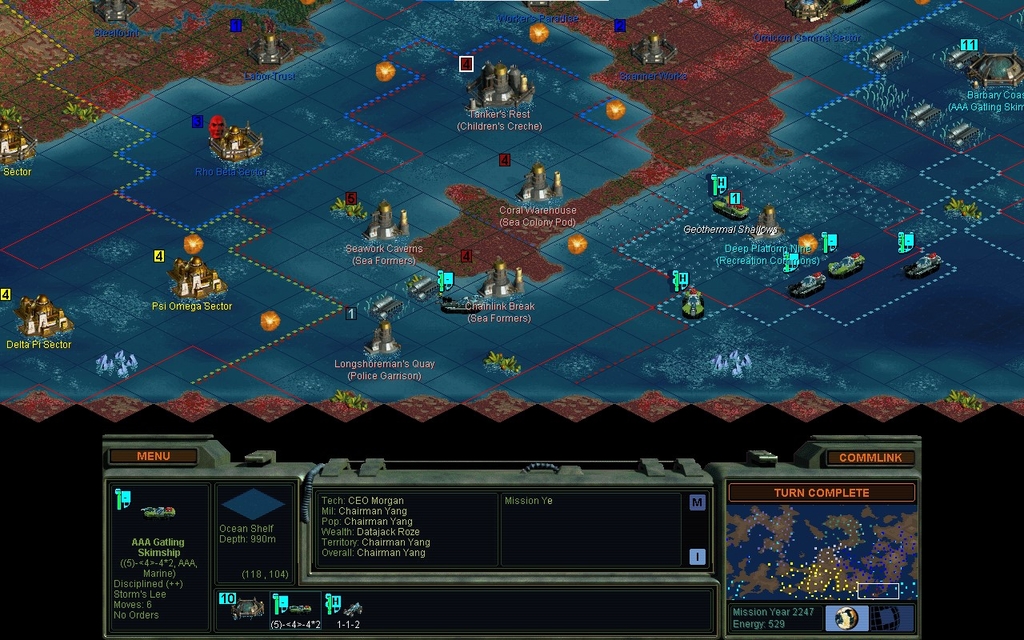The width and height of the screenshot is (1024, 640).
Task: Open the MENU button
Action: [x=153, y=456]
